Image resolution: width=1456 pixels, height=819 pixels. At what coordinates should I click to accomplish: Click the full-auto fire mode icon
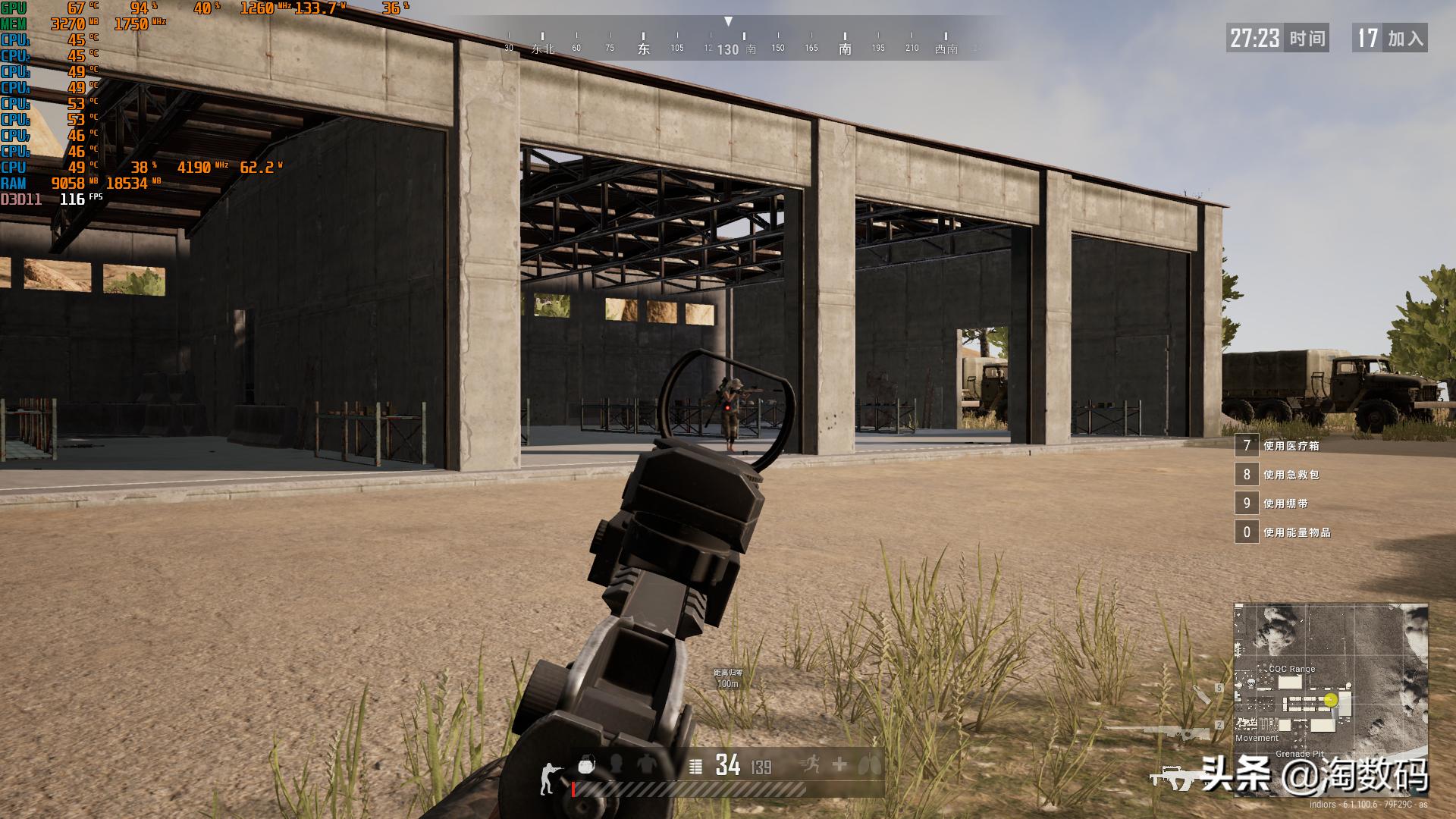click(x=695, y=767)
